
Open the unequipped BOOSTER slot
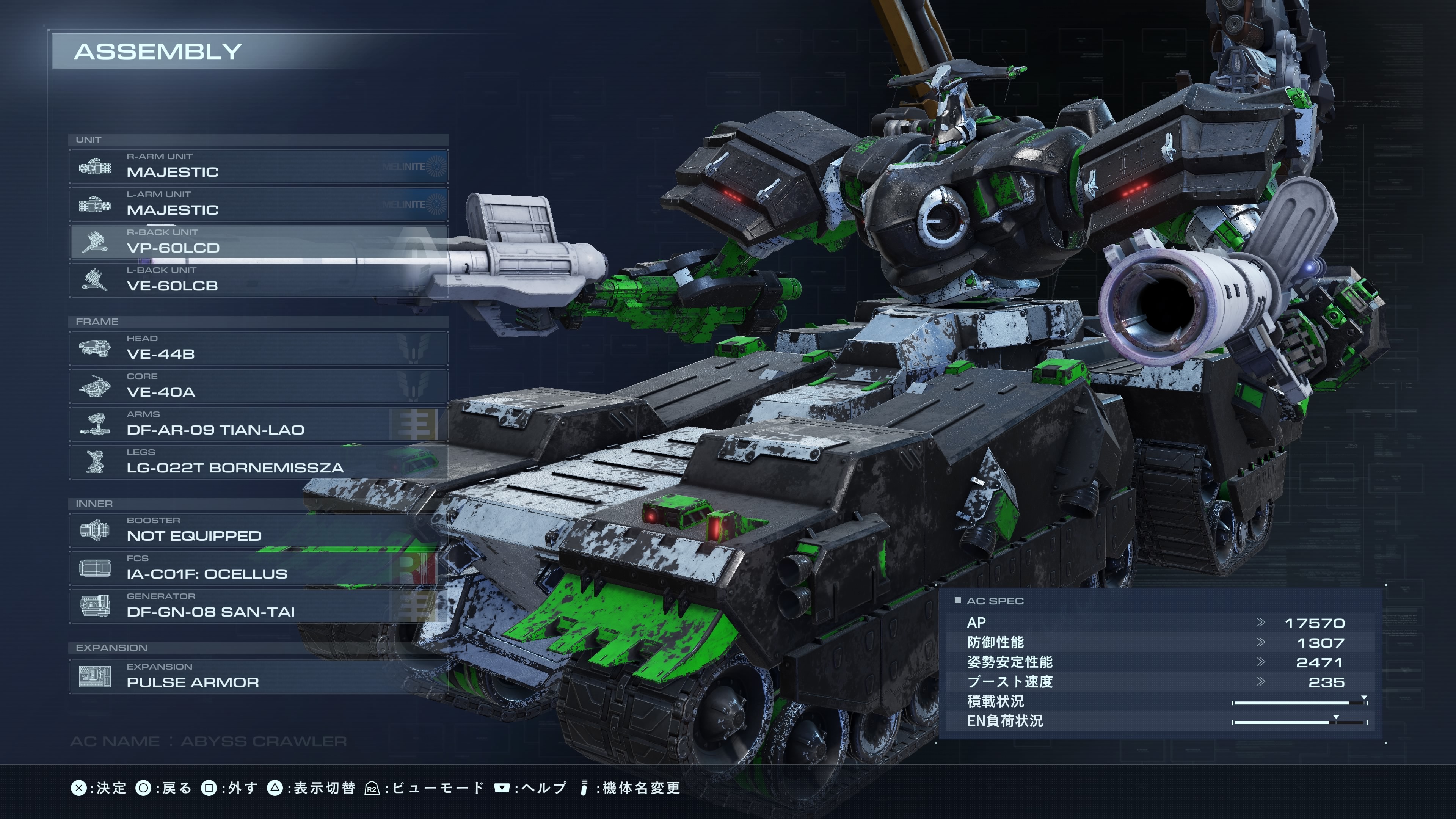click(x=258, y=530)
